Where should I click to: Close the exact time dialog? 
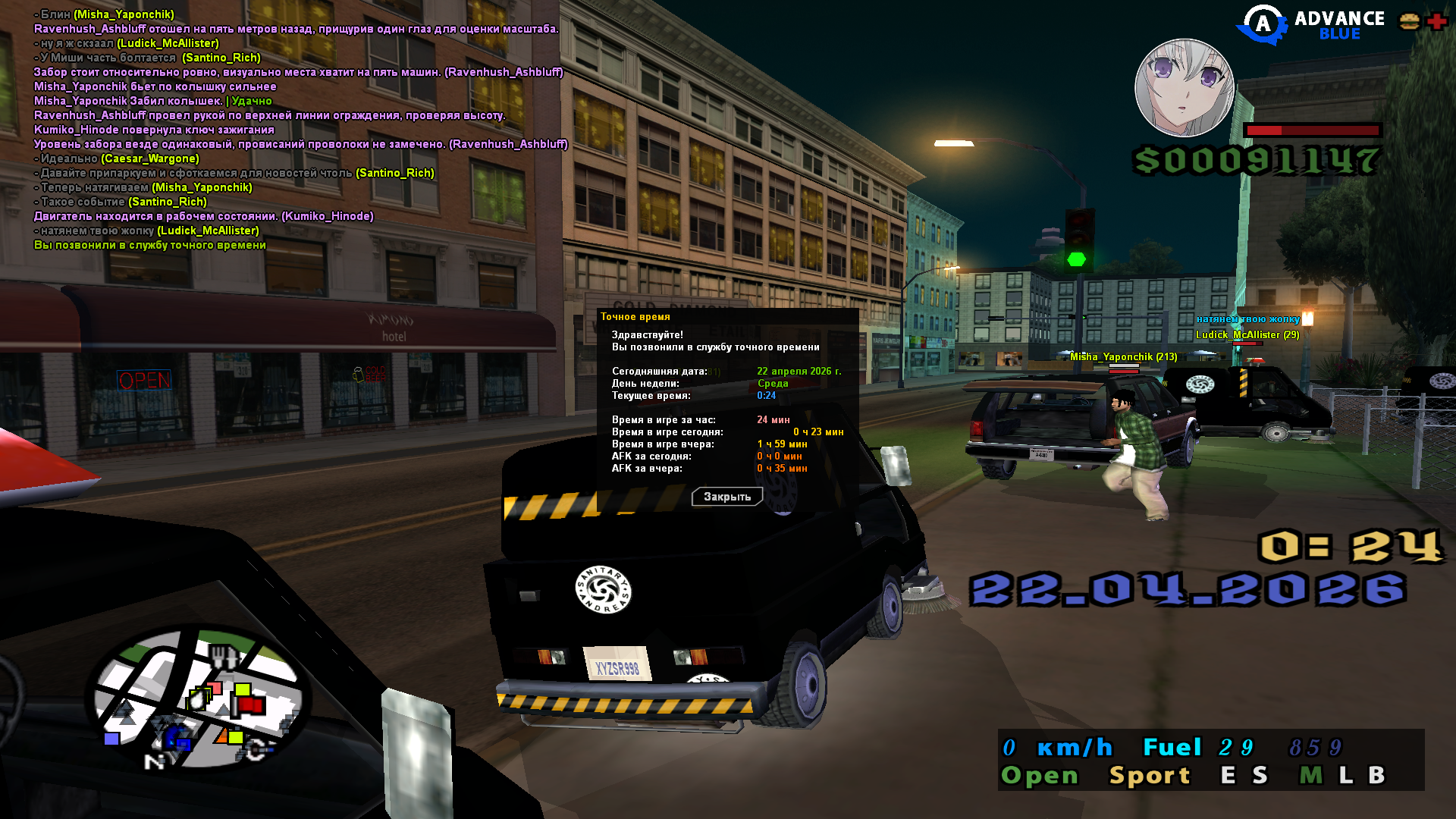[x=726, y=497]
